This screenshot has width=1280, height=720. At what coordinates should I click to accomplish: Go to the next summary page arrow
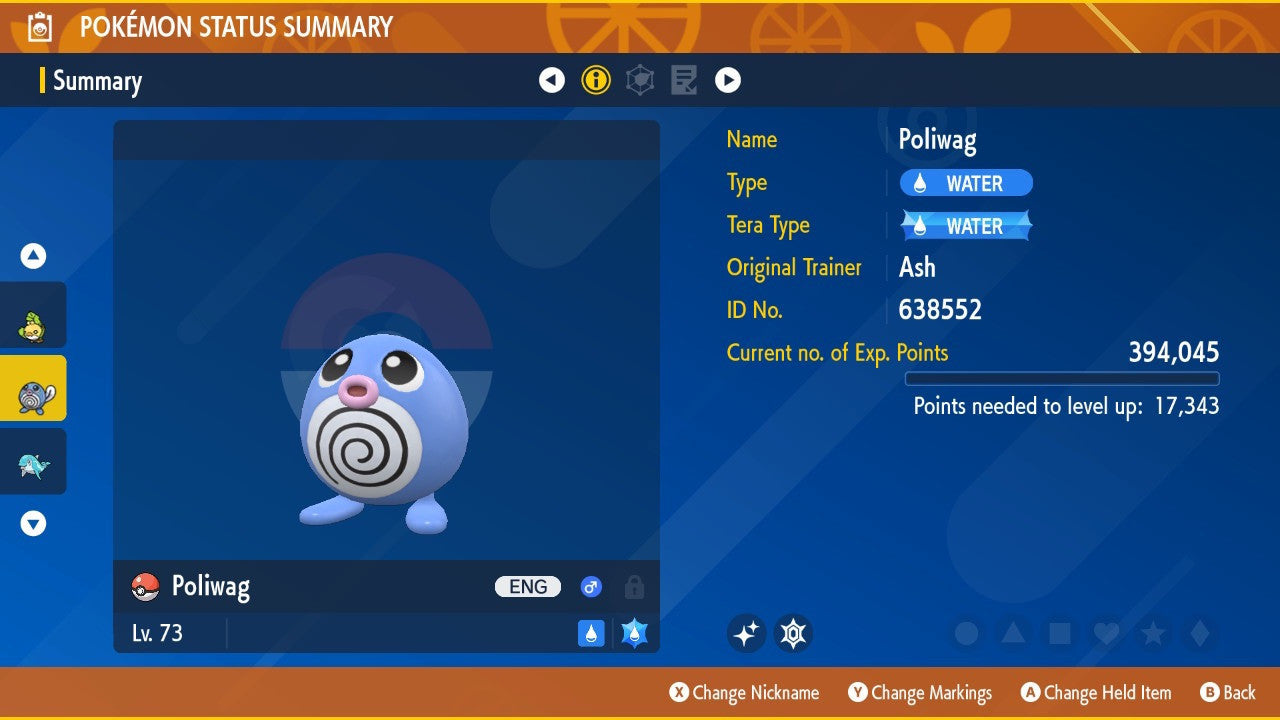click(728, 80)
